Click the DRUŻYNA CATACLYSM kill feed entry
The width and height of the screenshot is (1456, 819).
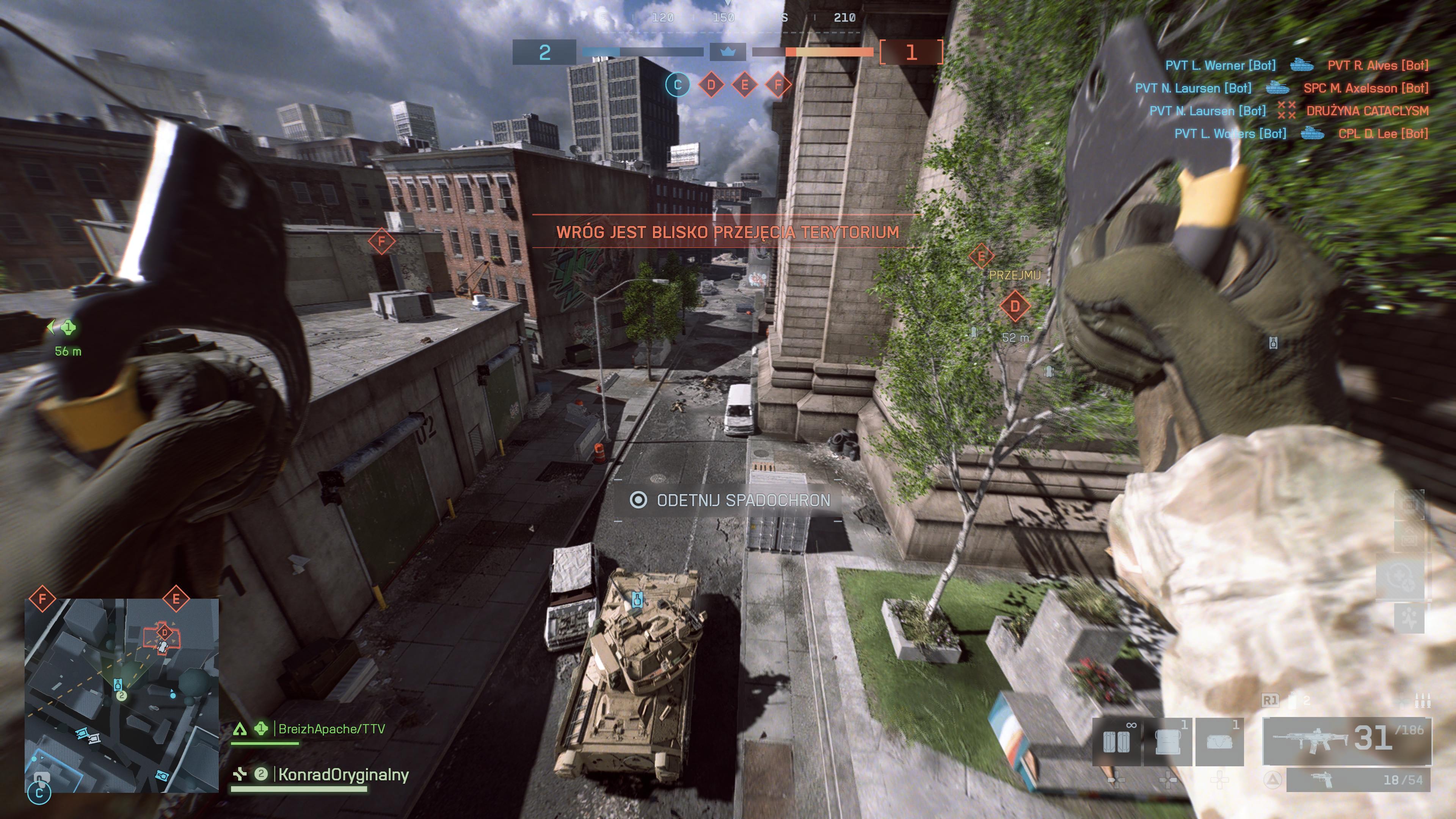[1367, 111]
